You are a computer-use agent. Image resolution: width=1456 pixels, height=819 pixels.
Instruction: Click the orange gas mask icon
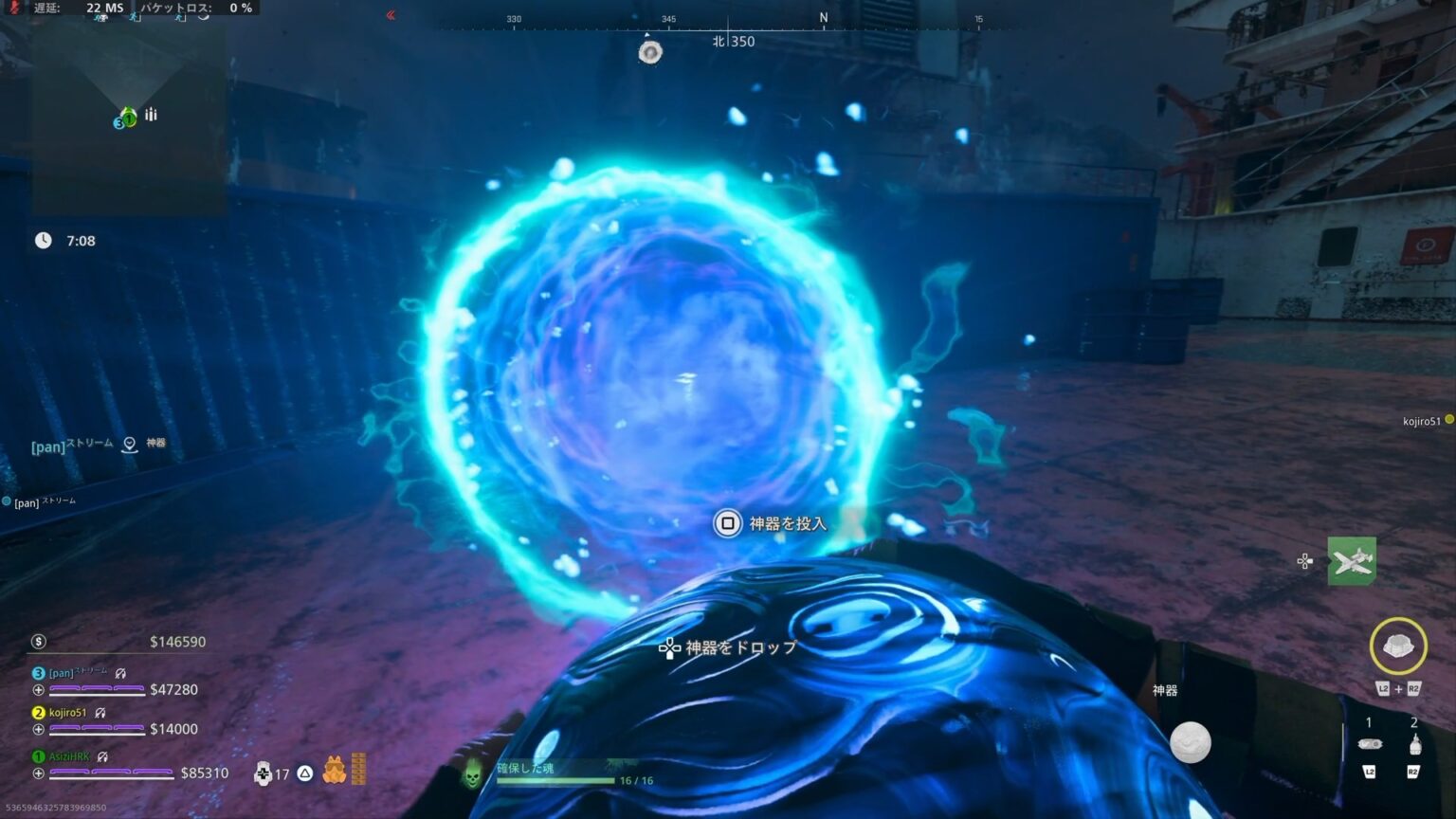pyautogui.click(x=334, y=770)
